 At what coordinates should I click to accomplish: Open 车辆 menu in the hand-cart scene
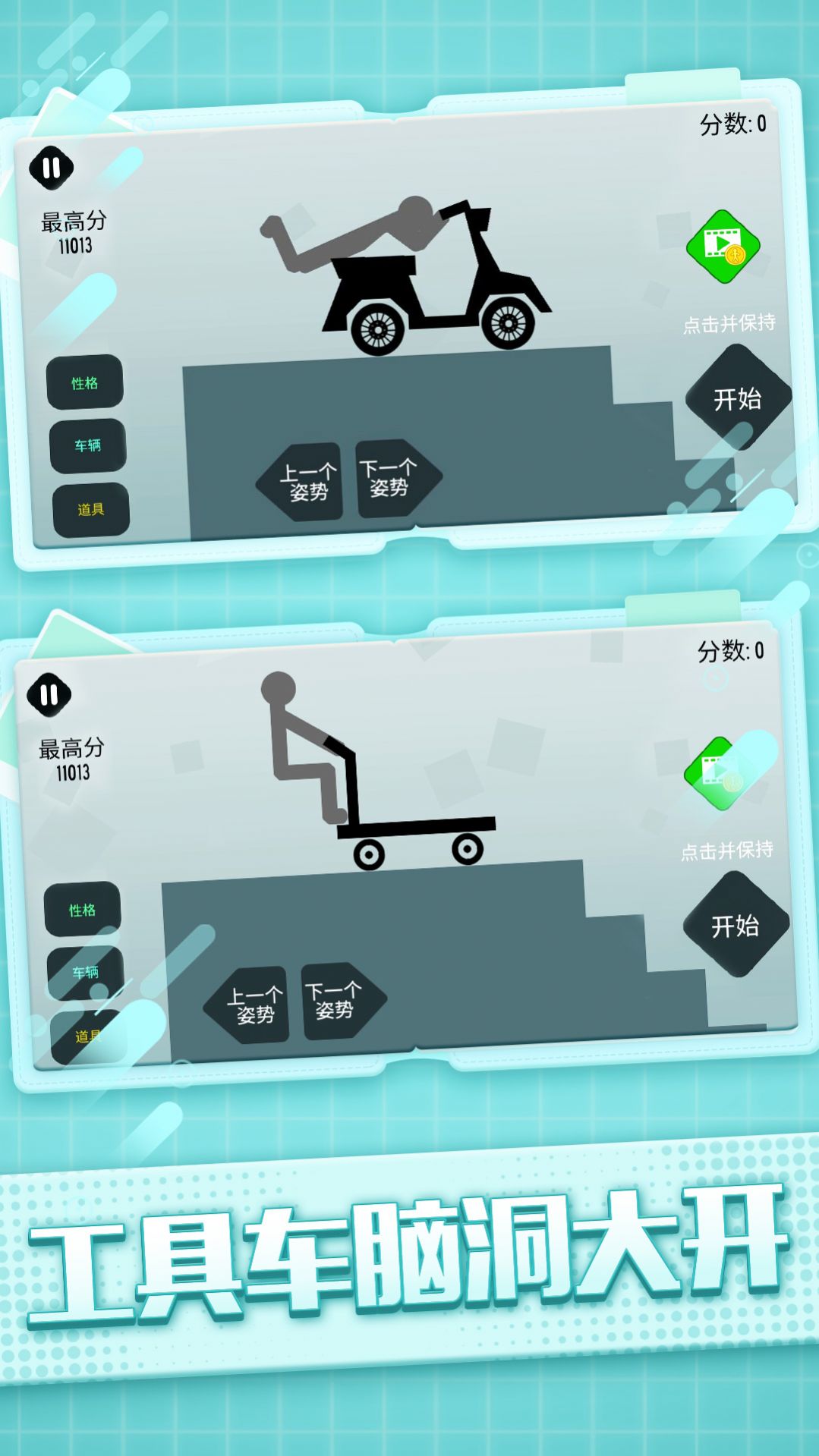click(86, 973)
